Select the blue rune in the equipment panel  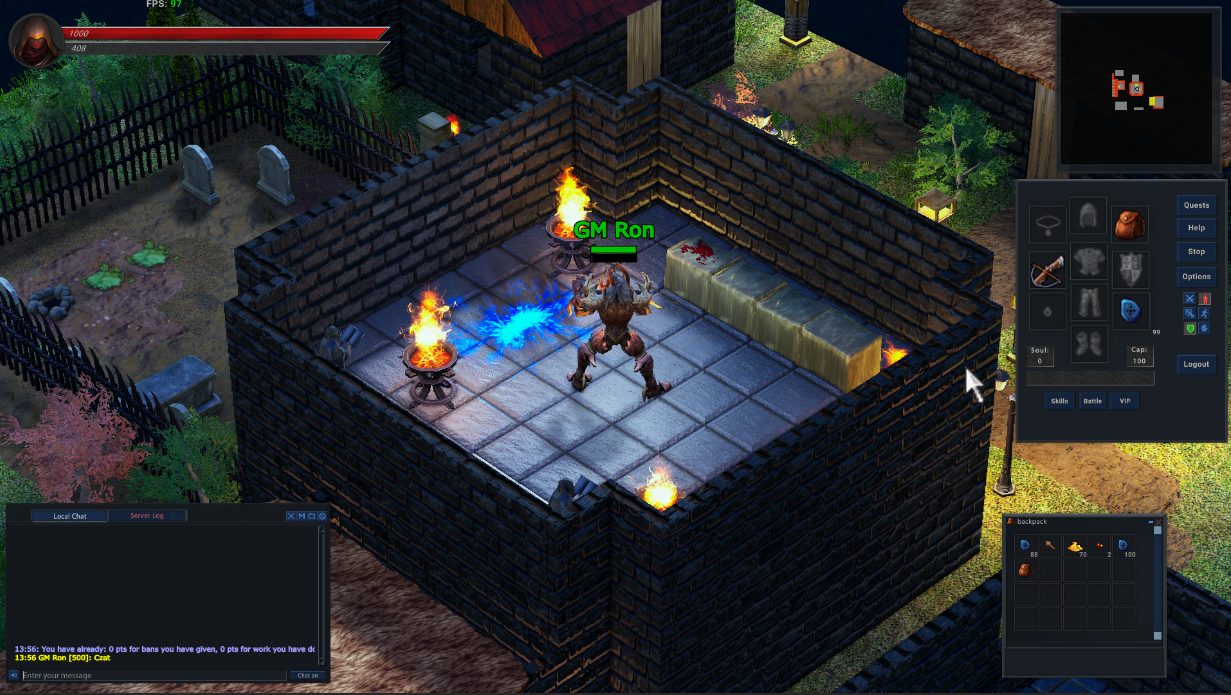(1130, 311)
